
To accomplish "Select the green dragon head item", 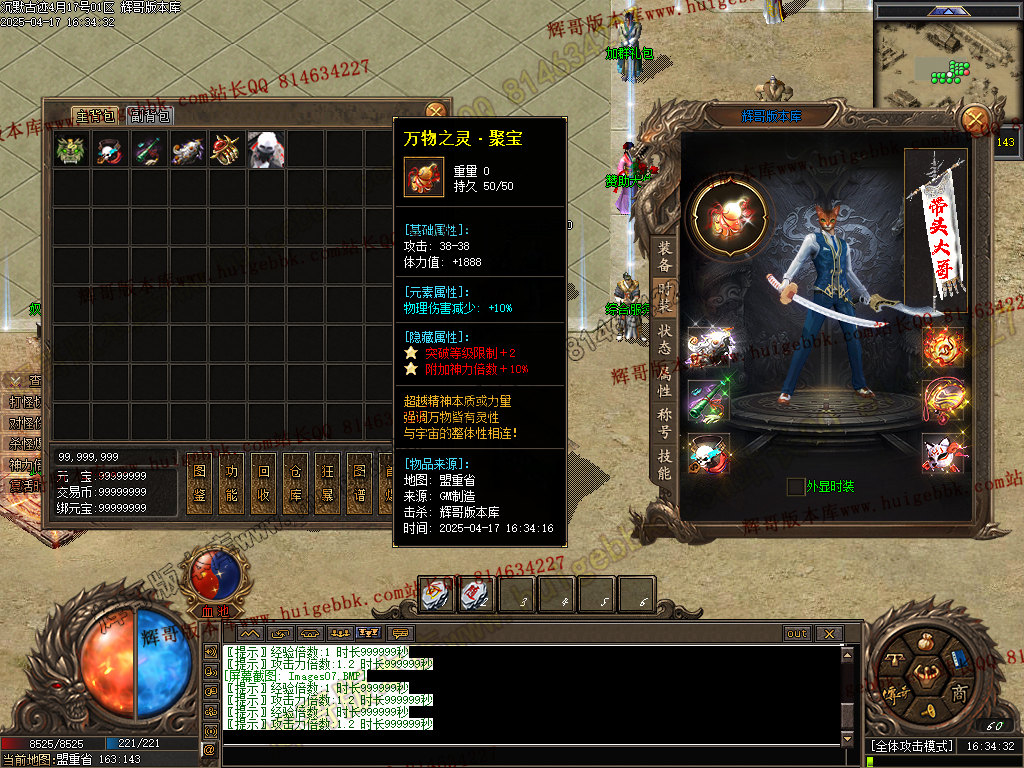I will 71,149.
